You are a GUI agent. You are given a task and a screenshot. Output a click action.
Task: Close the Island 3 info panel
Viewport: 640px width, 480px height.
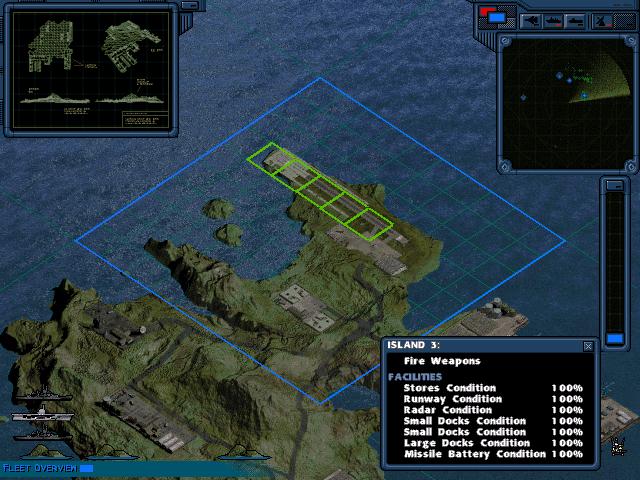coord(587,346)
